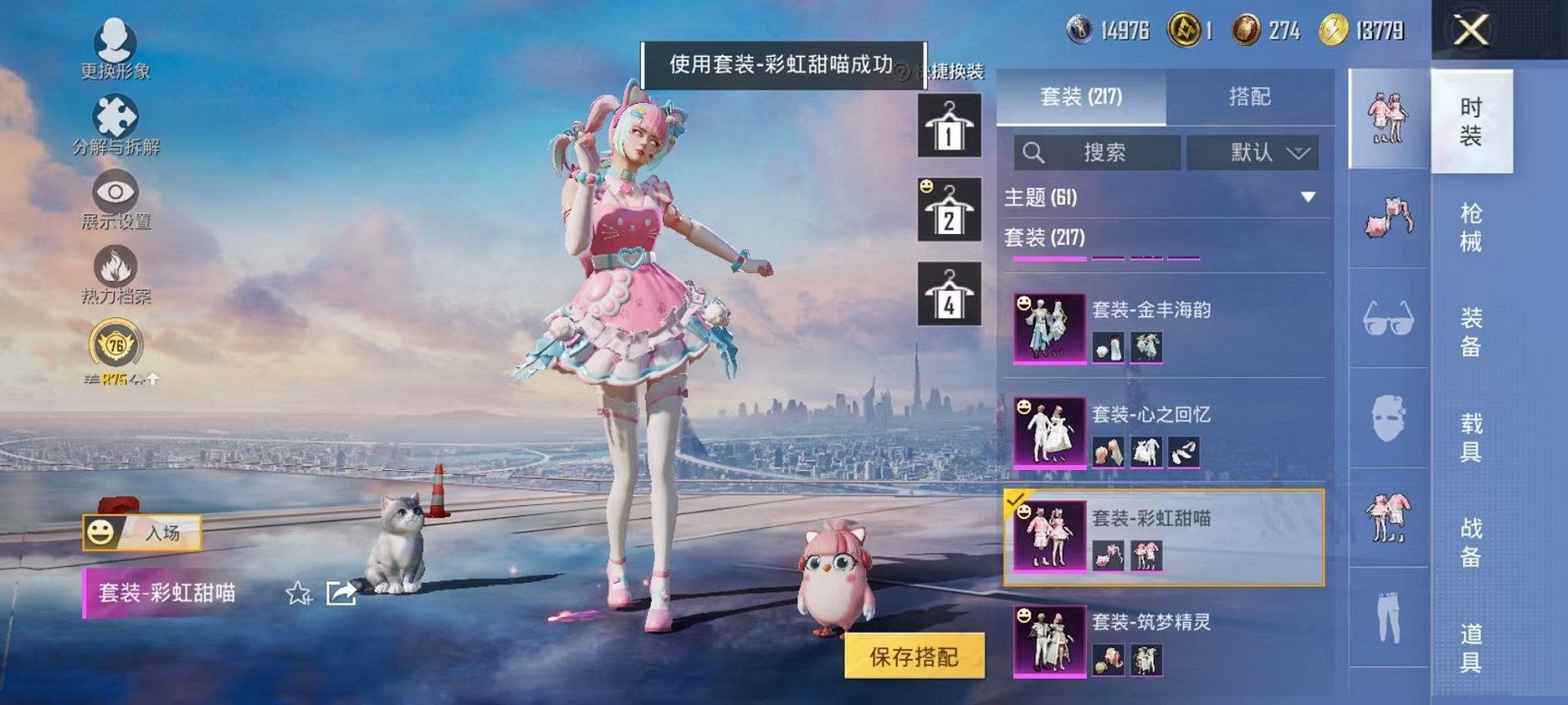Click the search magnifier icon

point(1032,152)
